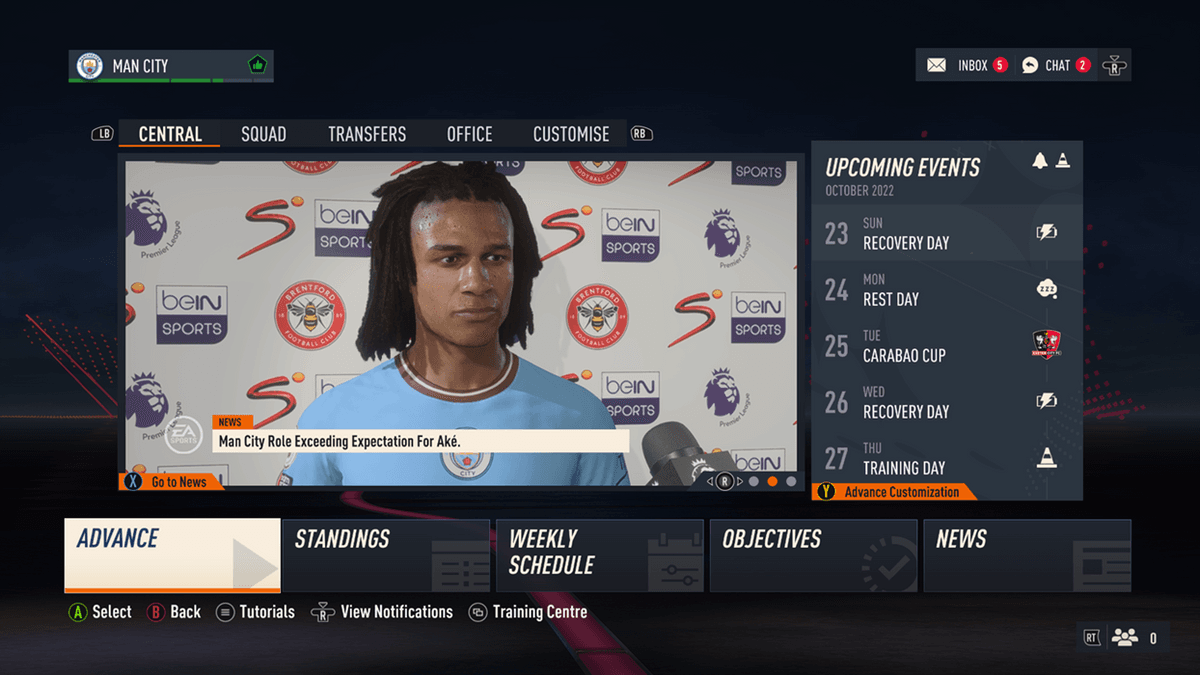
Task: Open the Weekly Schedule tile
Action: point(600,555)
